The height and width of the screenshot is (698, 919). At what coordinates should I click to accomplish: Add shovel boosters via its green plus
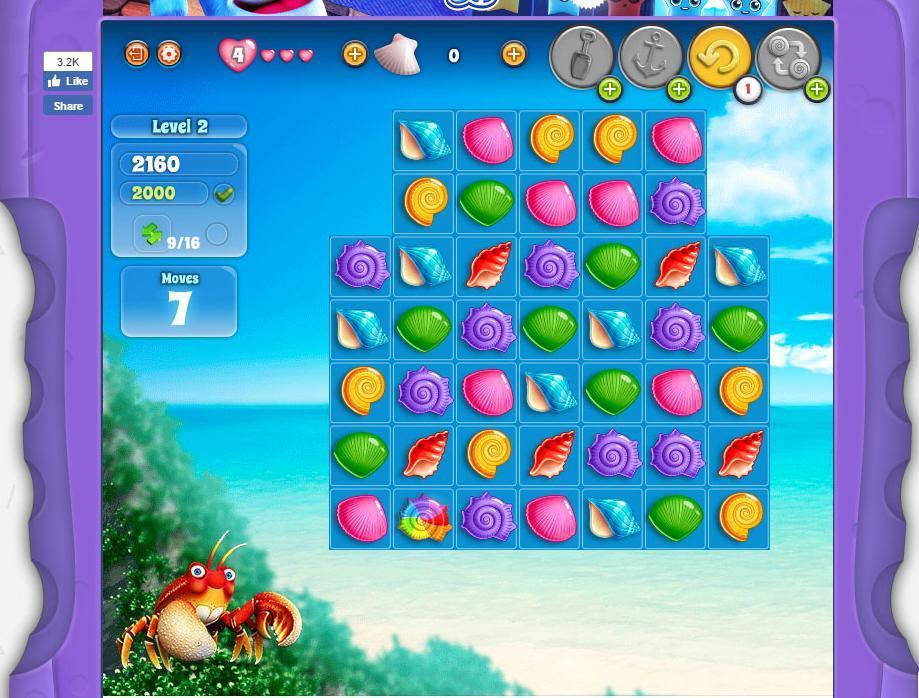[x=610, y=90]
